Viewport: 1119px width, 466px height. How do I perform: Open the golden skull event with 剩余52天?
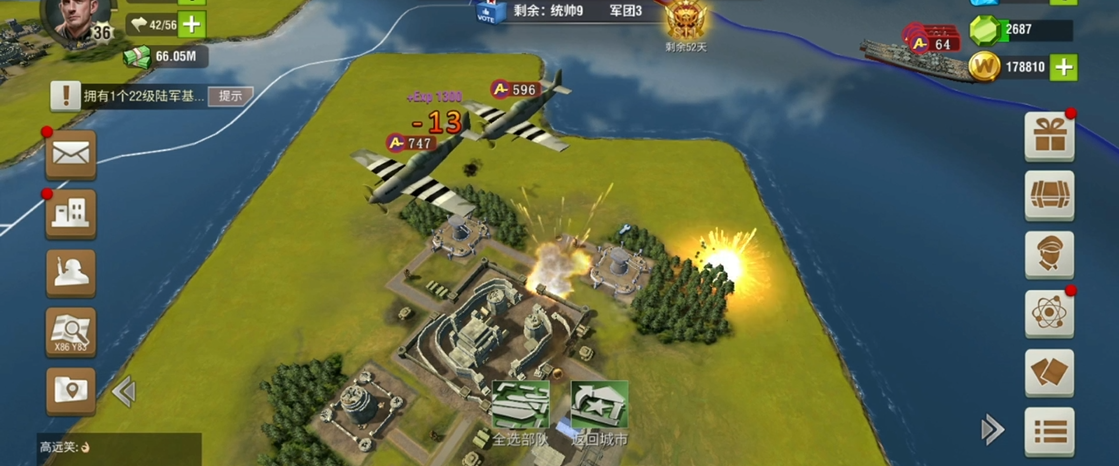[685, 22]
